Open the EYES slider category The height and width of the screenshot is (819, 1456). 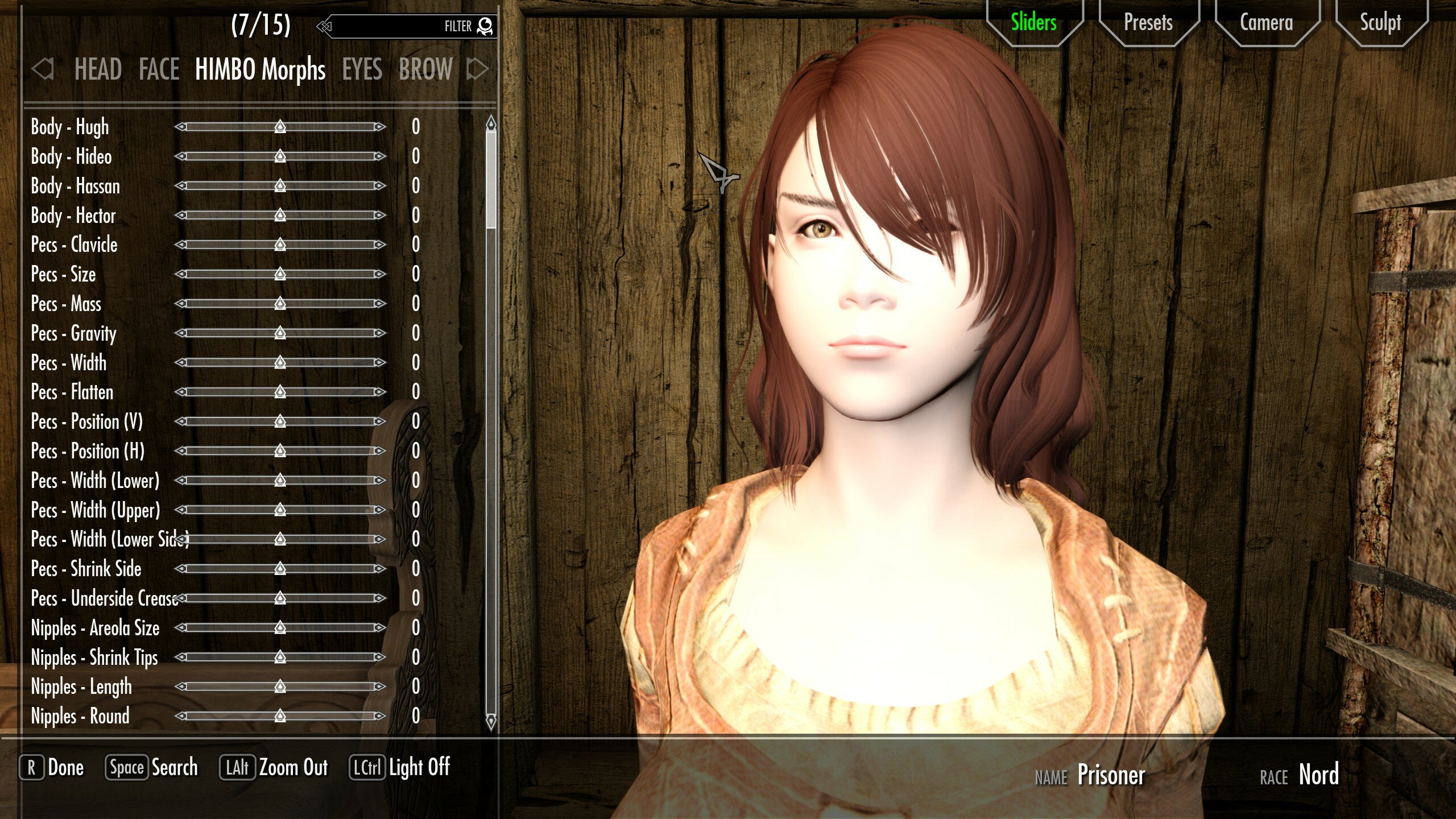point(362,70)
